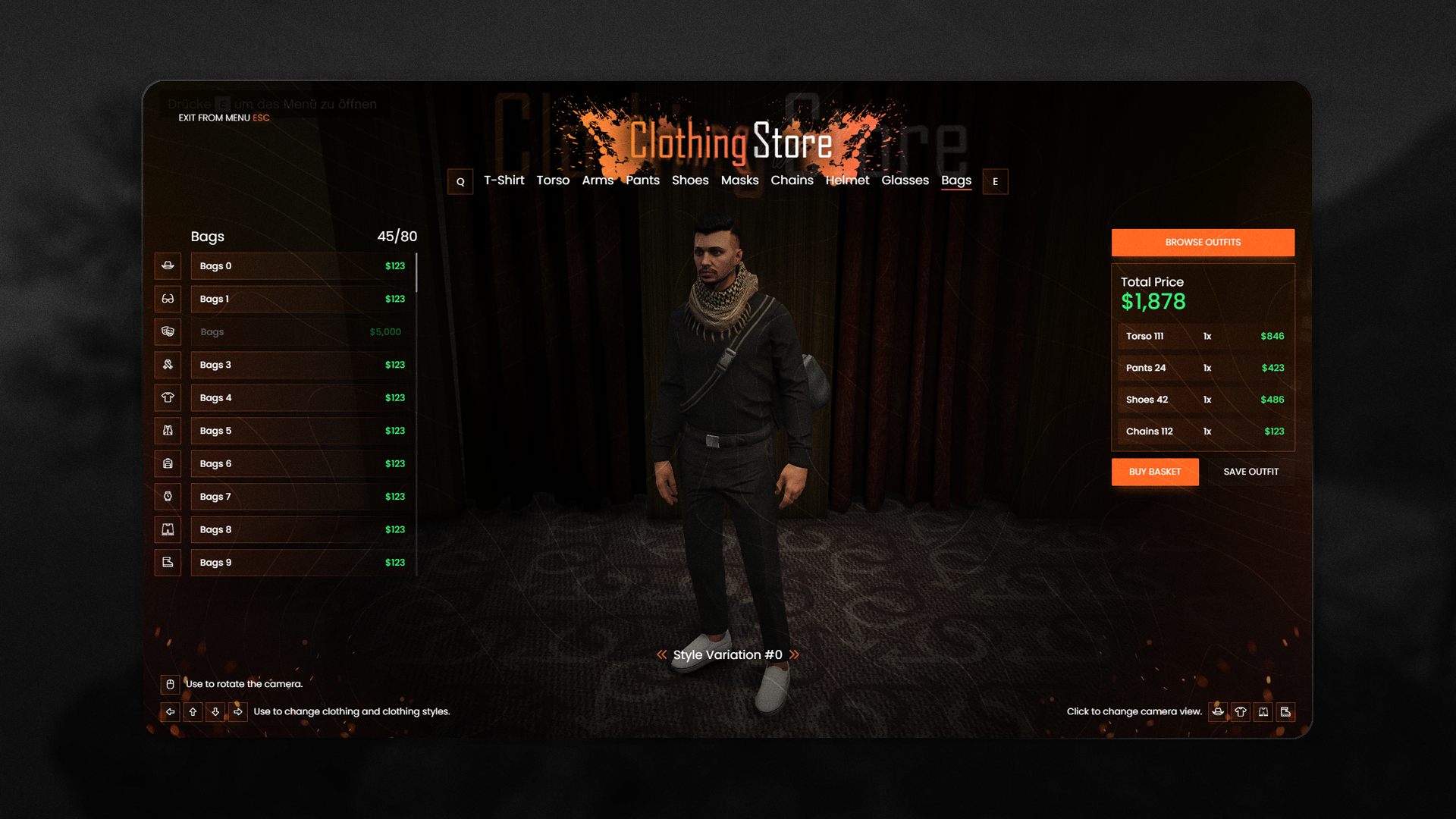Click the left arrow to previous style variation
The height and width of the screenshot is (819, 1456).
coord(661,654)
